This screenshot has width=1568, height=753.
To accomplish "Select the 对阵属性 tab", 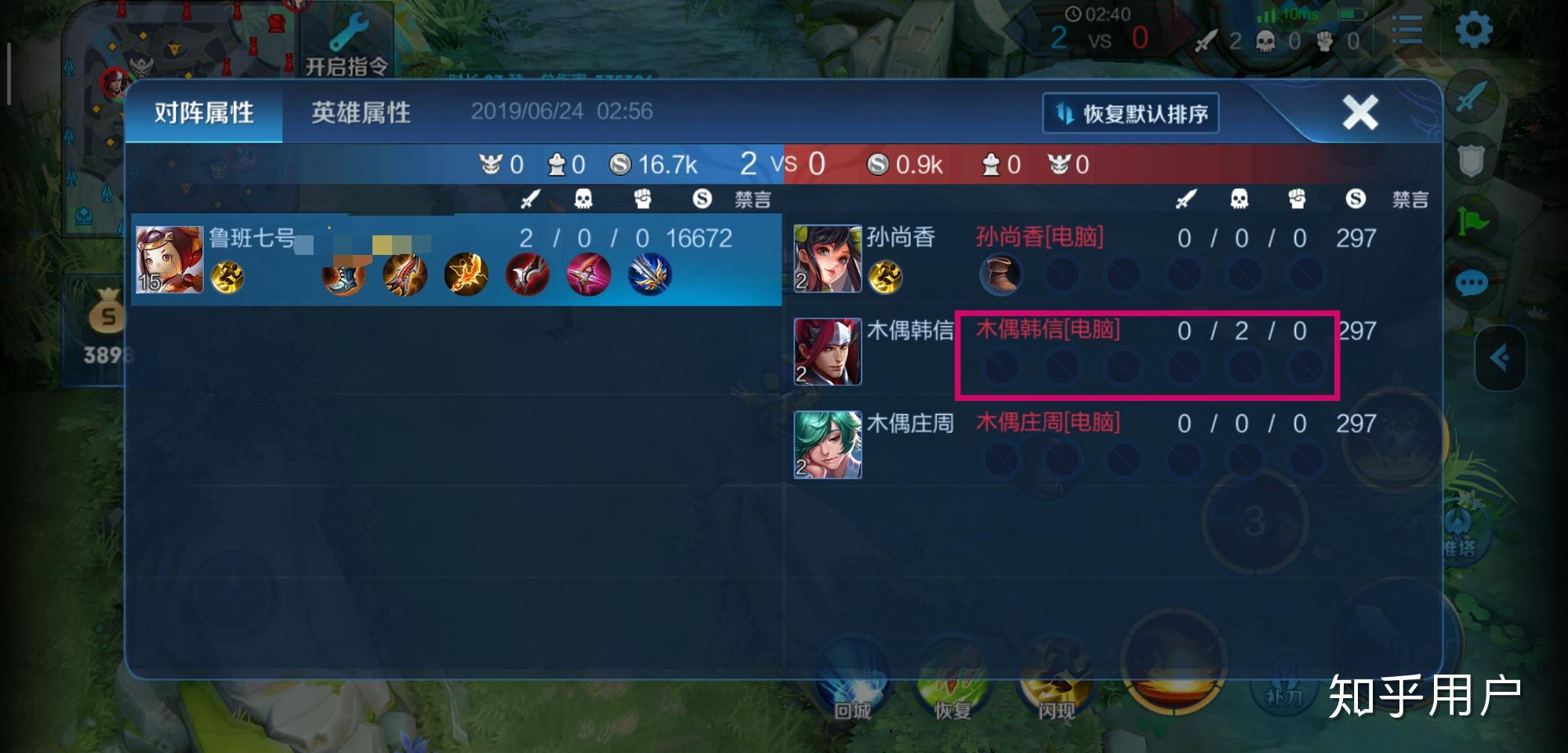I will pyautogui.click(x=204, y=113).
